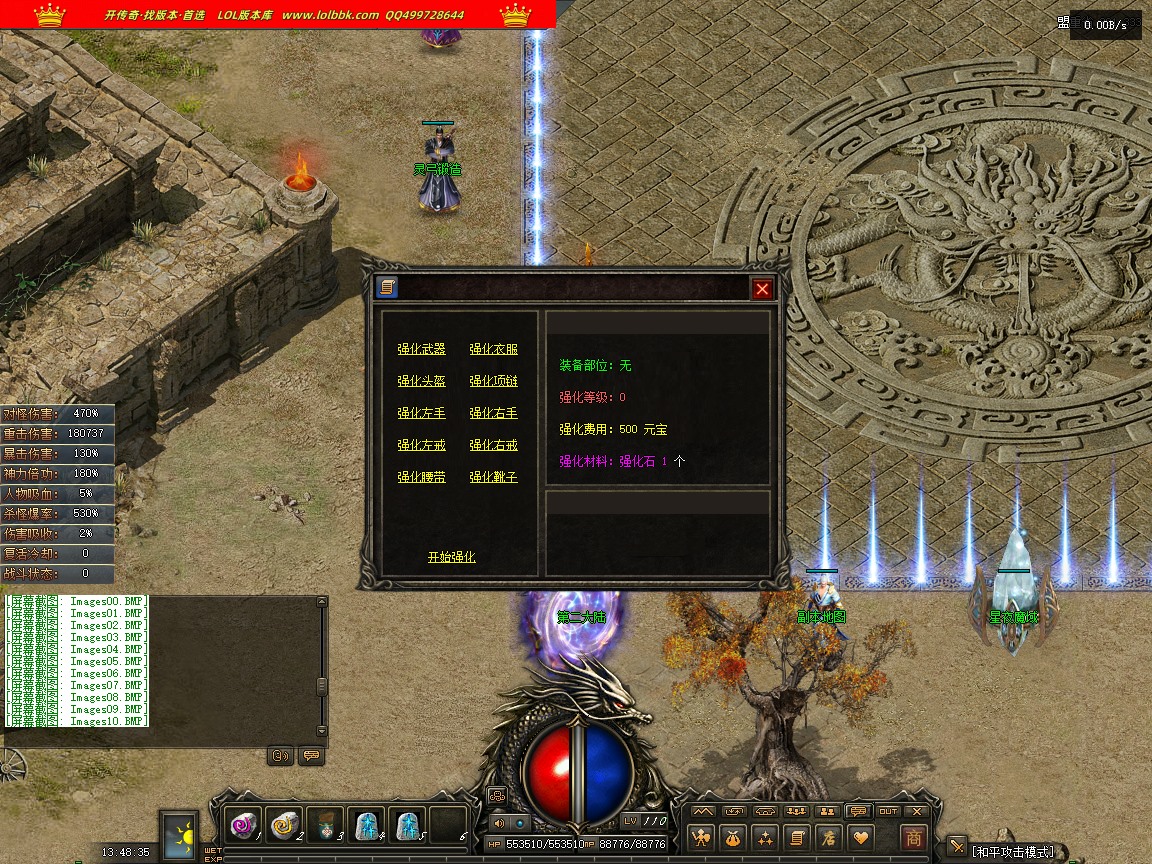Viewport: 1152px width, 864px height.
Task: Select the 强化衣服 option
Action: tap(494, 349)
